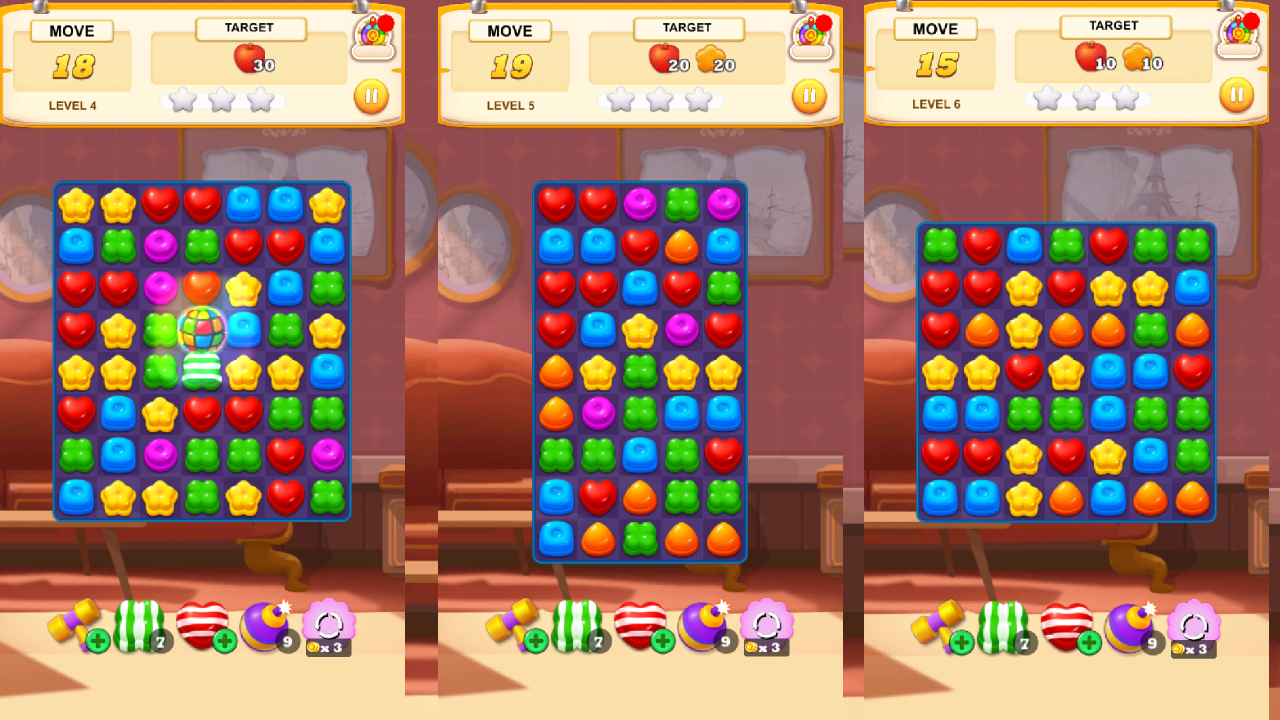
Task: Tap the green plus on Level 5's heart booster
Action: pos(662,641)
